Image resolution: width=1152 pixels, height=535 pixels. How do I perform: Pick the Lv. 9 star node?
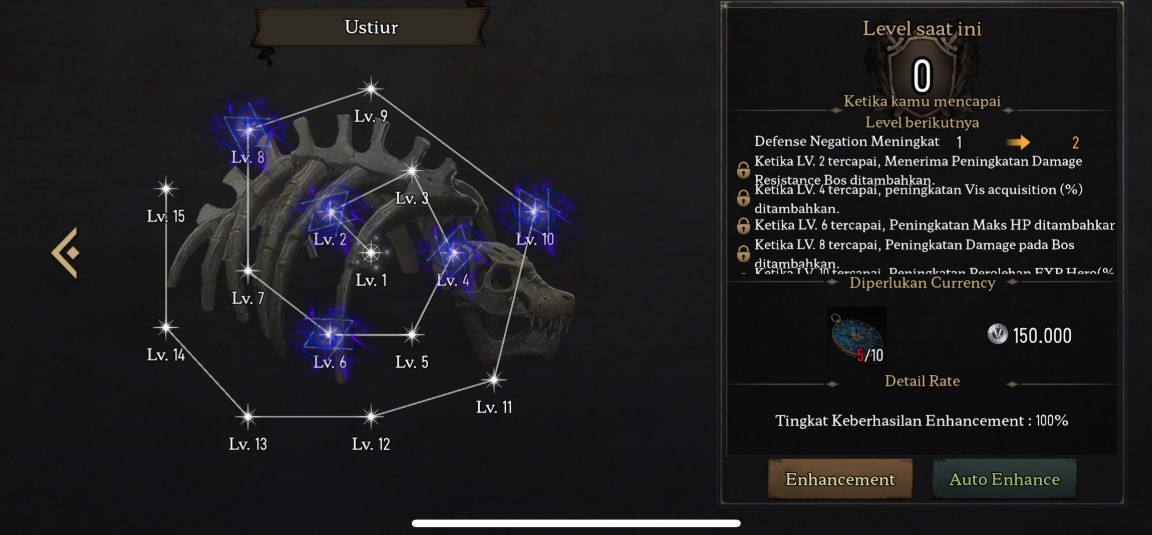371,89
